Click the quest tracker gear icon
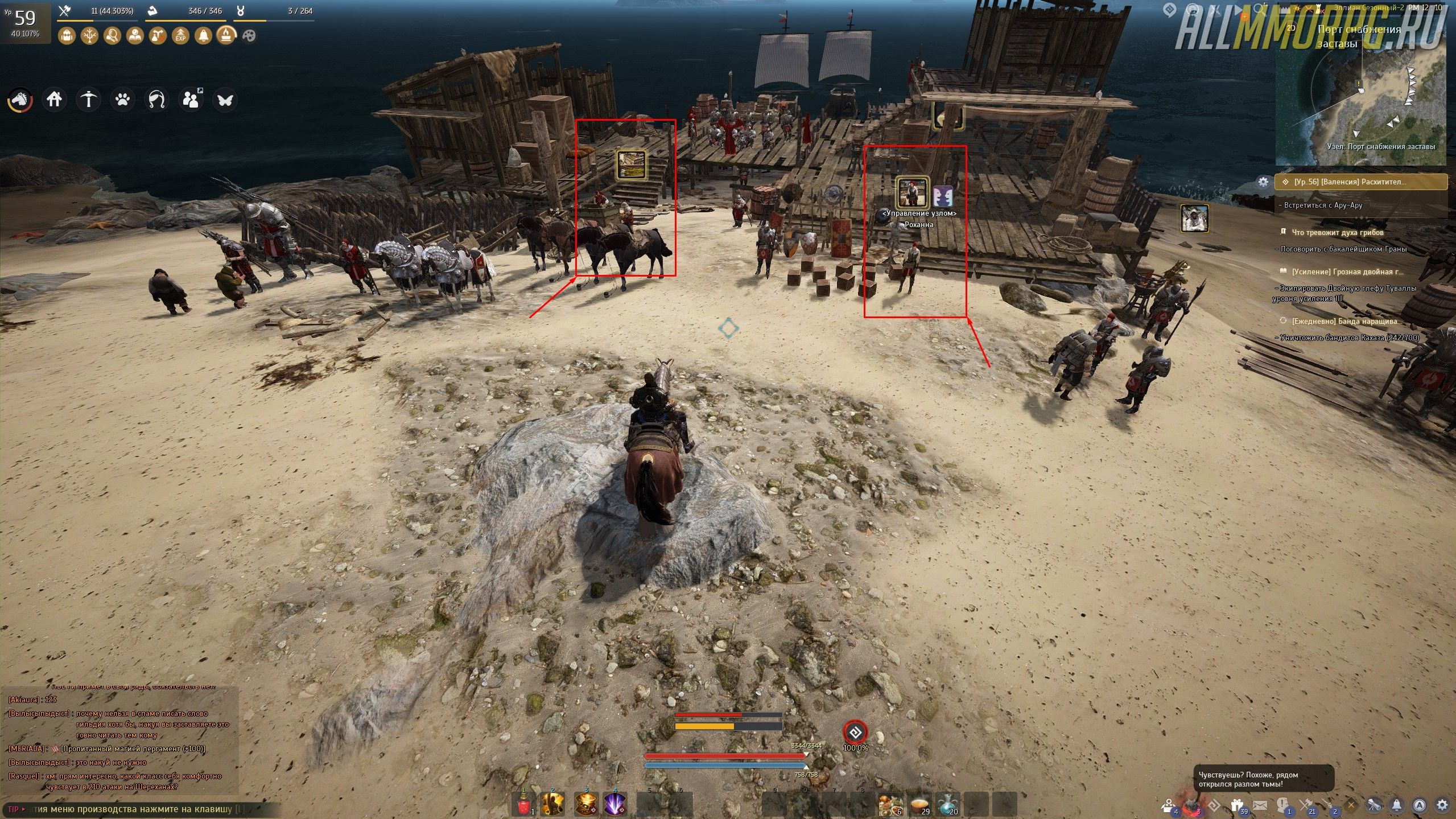This screenshot has height=819, width=1456. pos(1263,182)
